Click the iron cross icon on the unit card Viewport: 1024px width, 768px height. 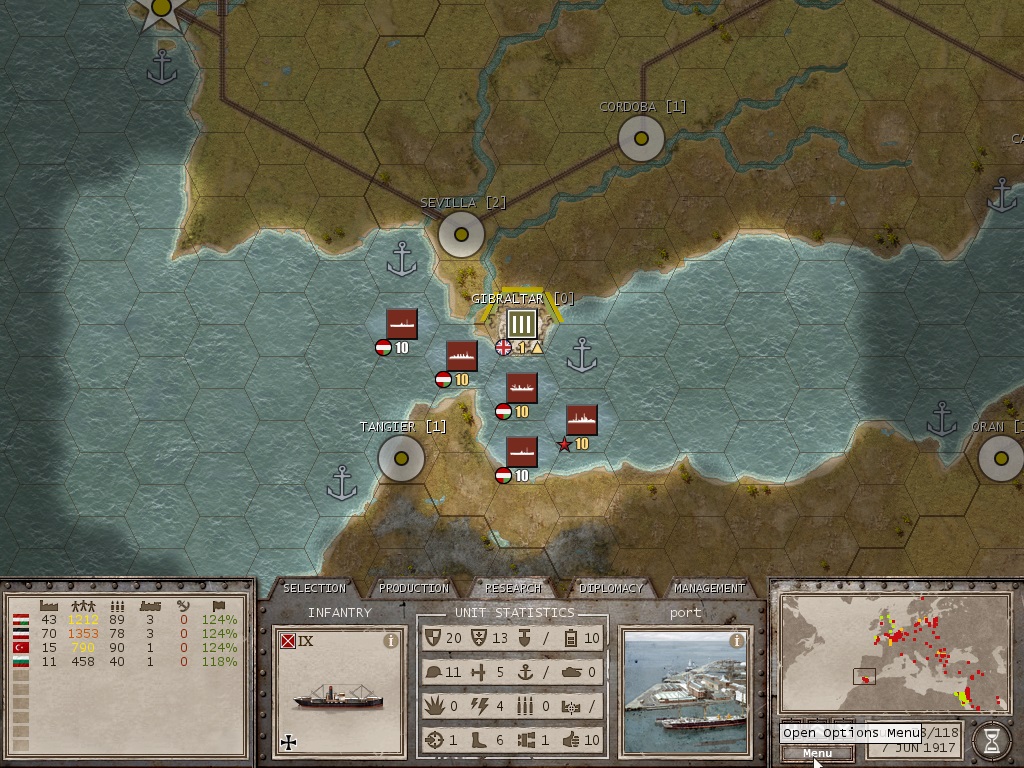289,742
